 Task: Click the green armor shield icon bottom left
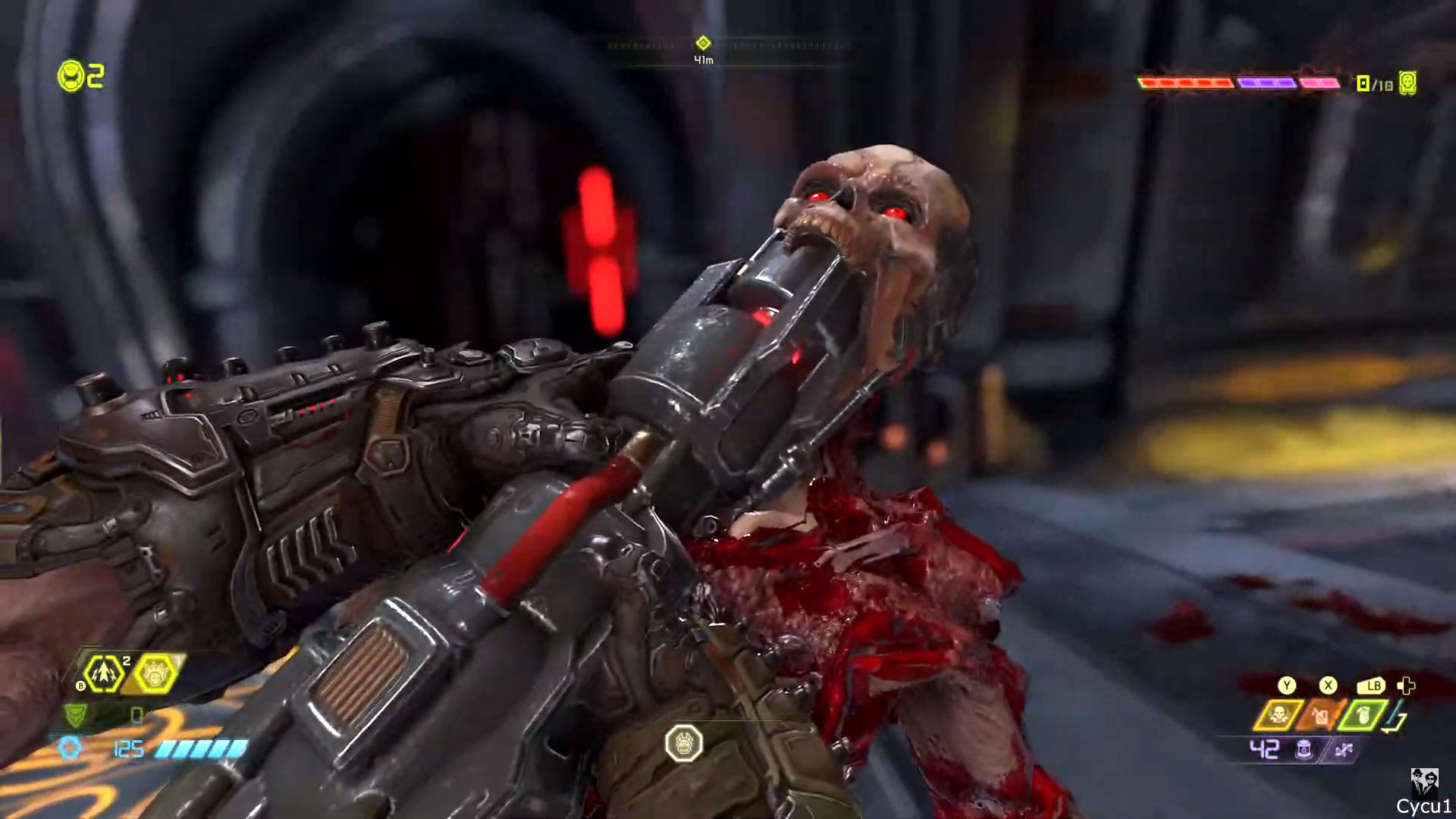(x=74, y=715)
